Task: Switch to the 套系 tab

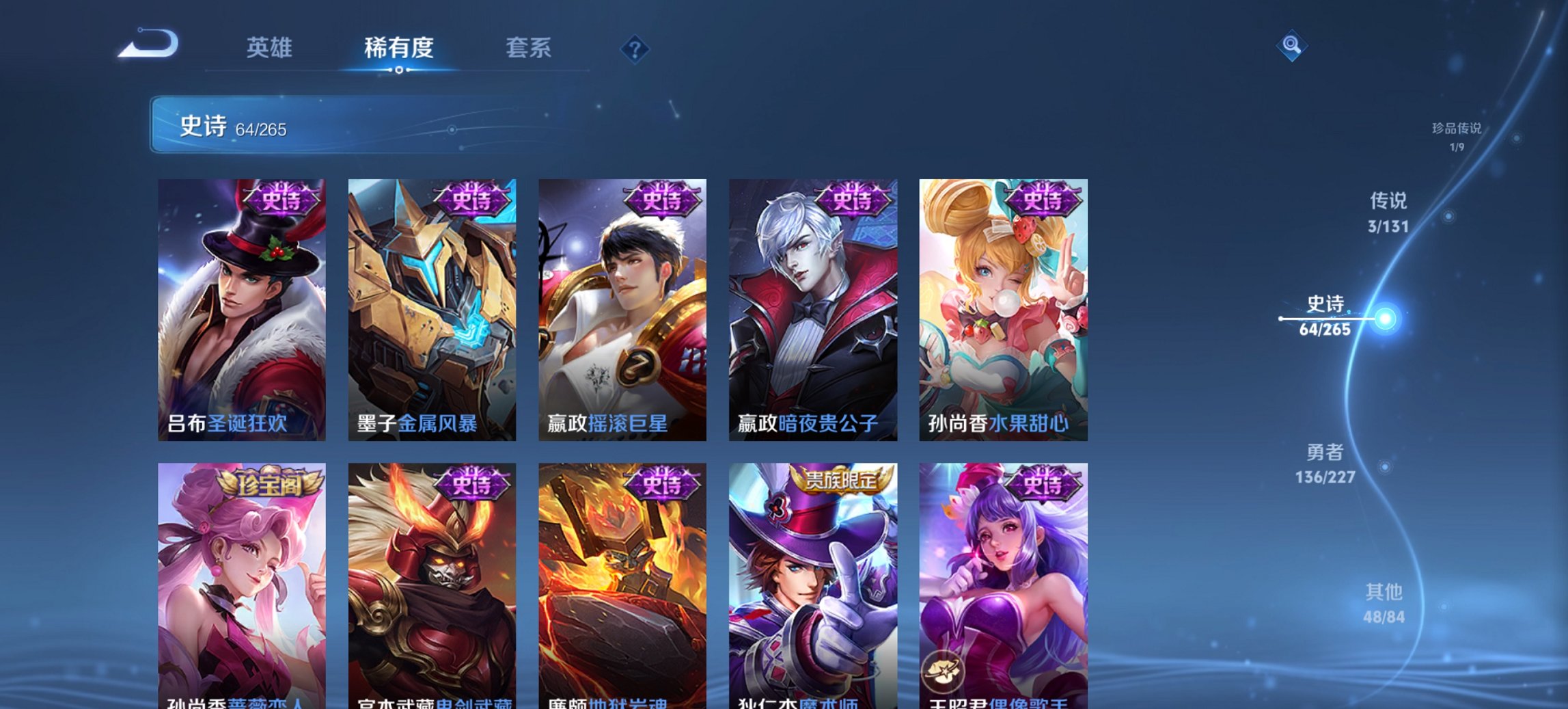Action: coord(529,49)
